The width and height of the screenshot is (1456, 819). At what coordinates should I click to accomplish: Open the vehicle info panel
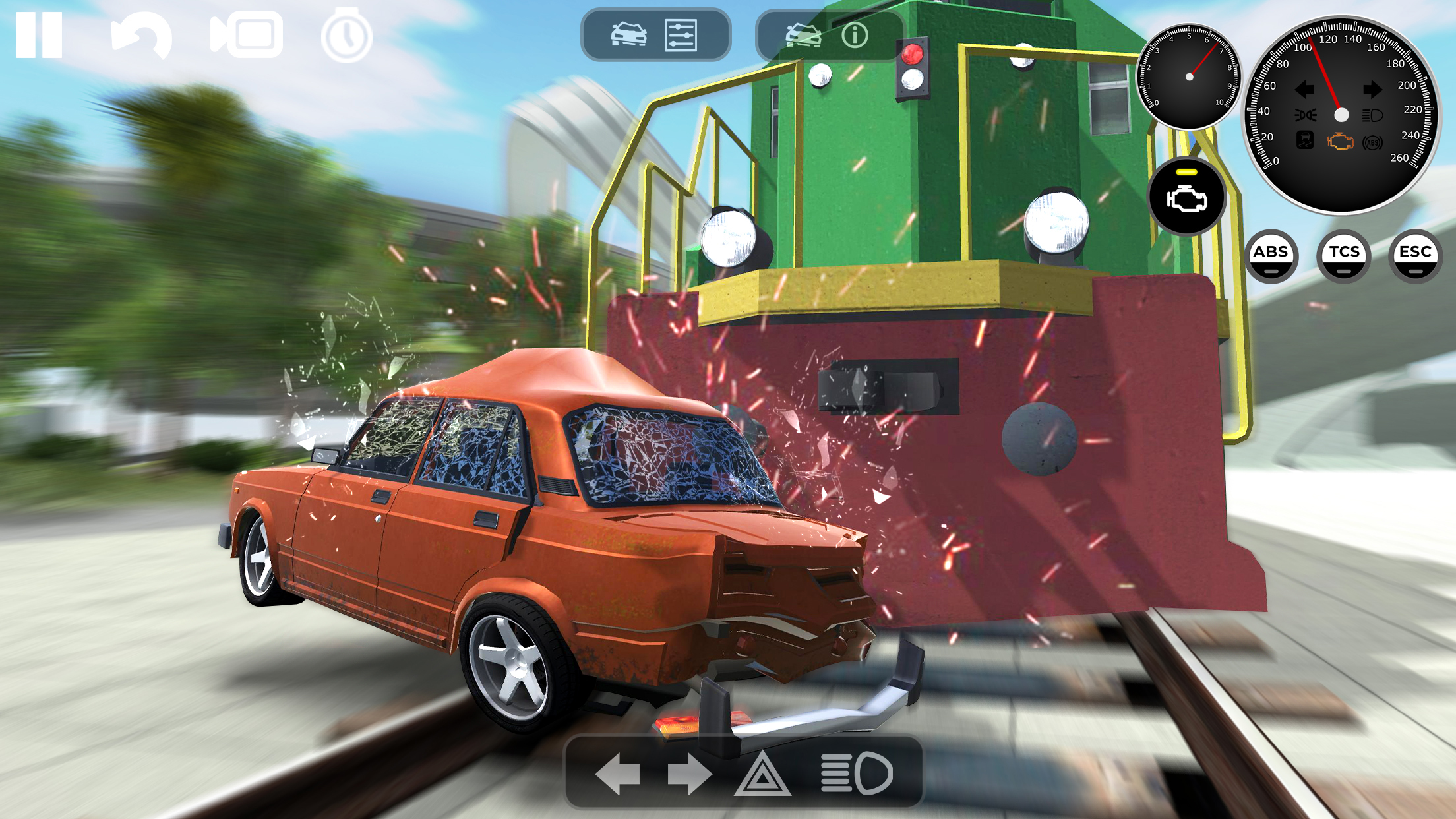[x=832, y=36]
